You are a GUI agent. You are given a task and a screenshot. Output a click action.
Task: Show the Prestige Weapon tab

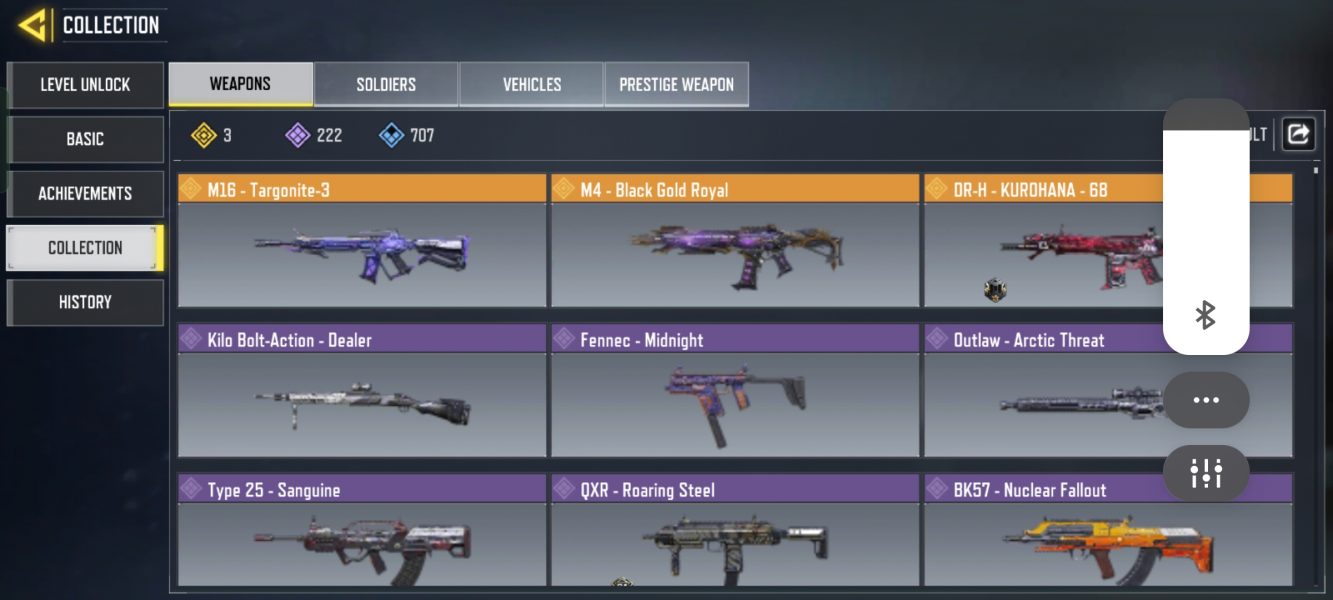(x=677, y=84)
